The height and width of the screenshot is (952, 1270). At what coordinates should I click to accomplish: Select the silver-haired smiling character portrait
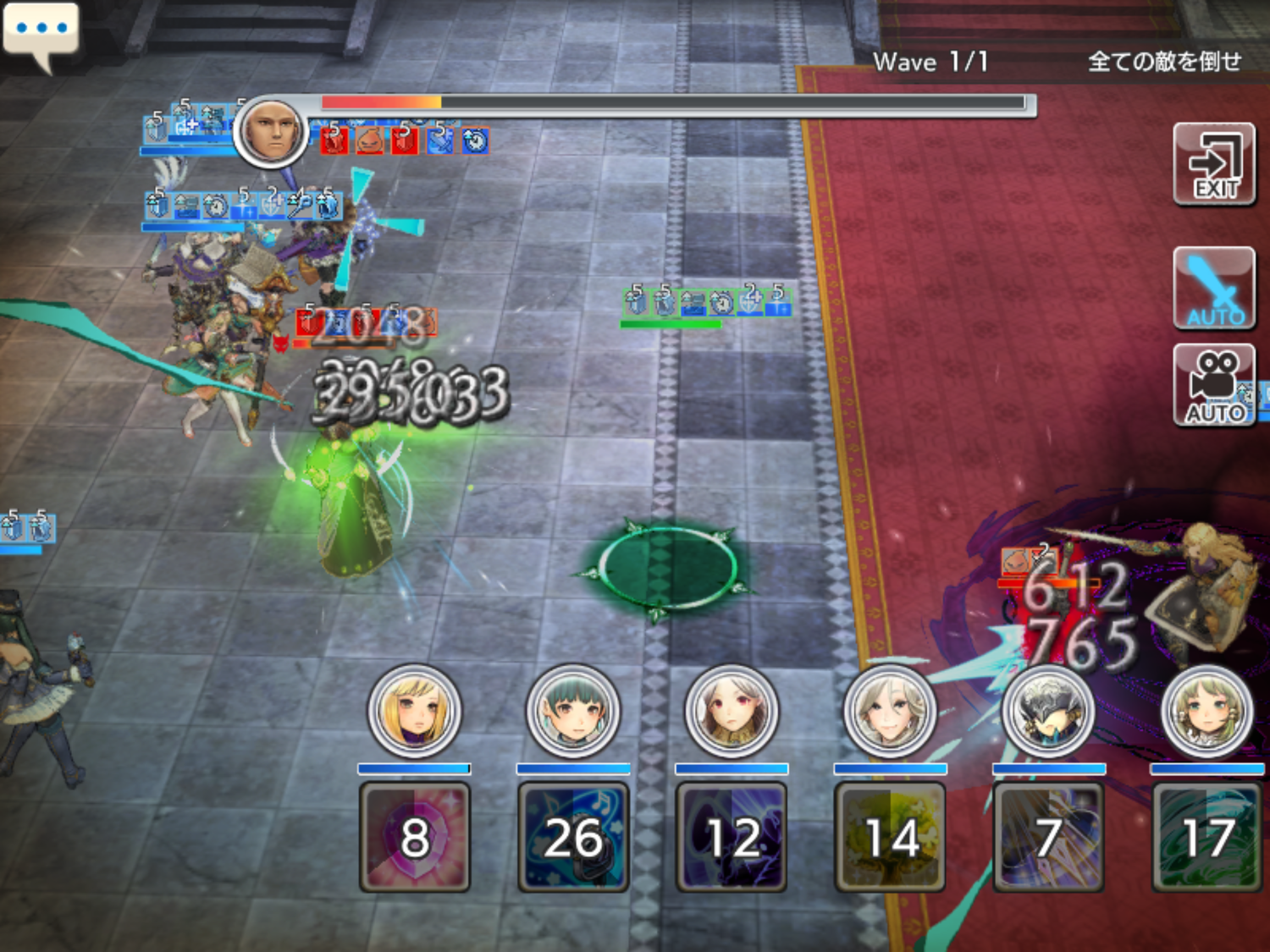(890, 711)
